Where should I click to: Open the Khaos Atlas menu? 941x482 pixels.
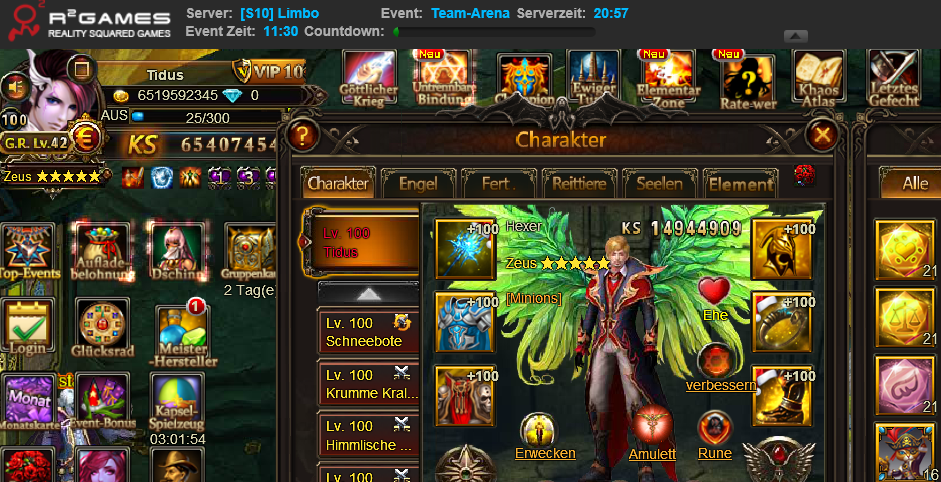click(x=818, y=77)
